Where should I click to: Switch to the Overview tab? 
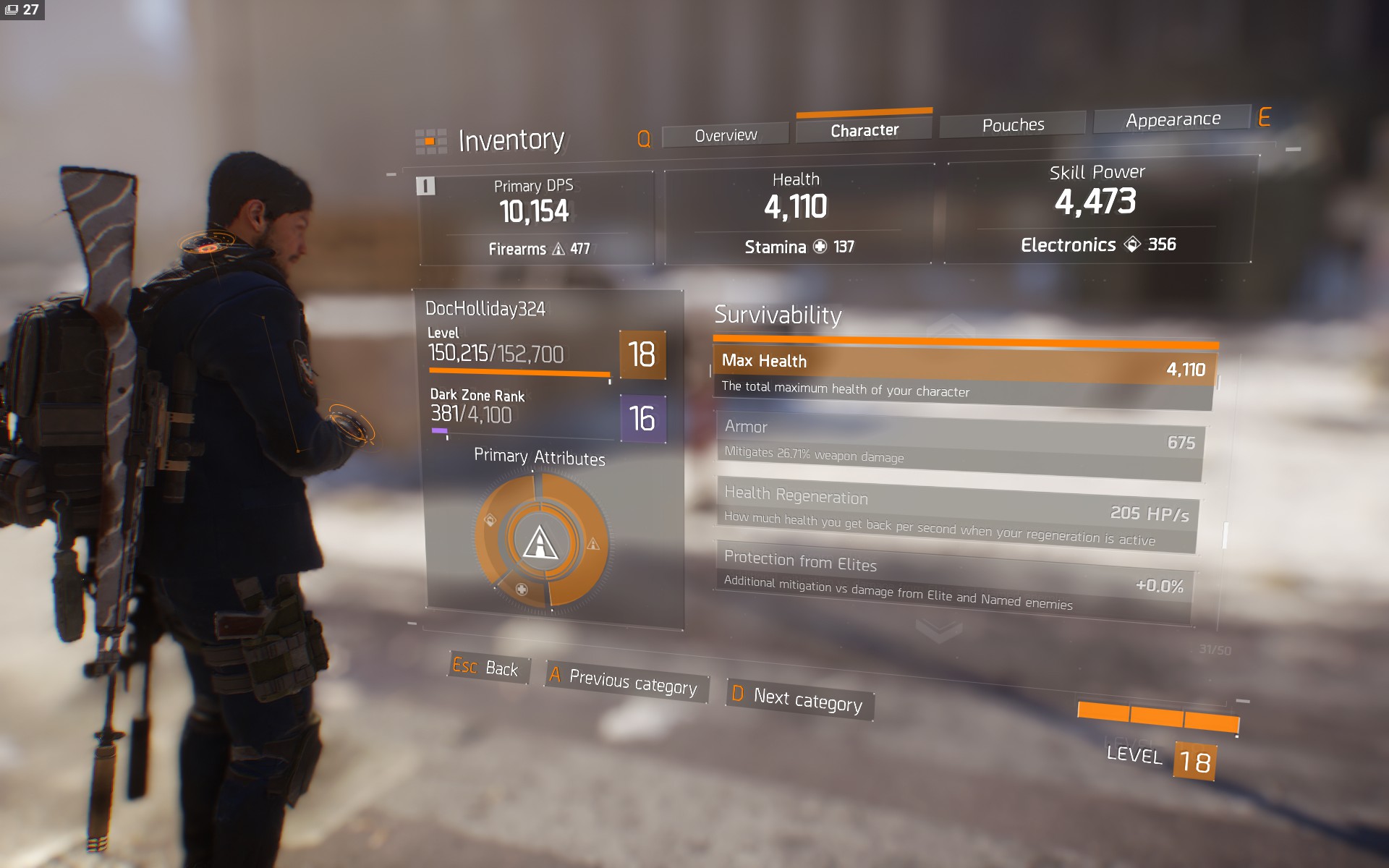click(x=724, y=134)
